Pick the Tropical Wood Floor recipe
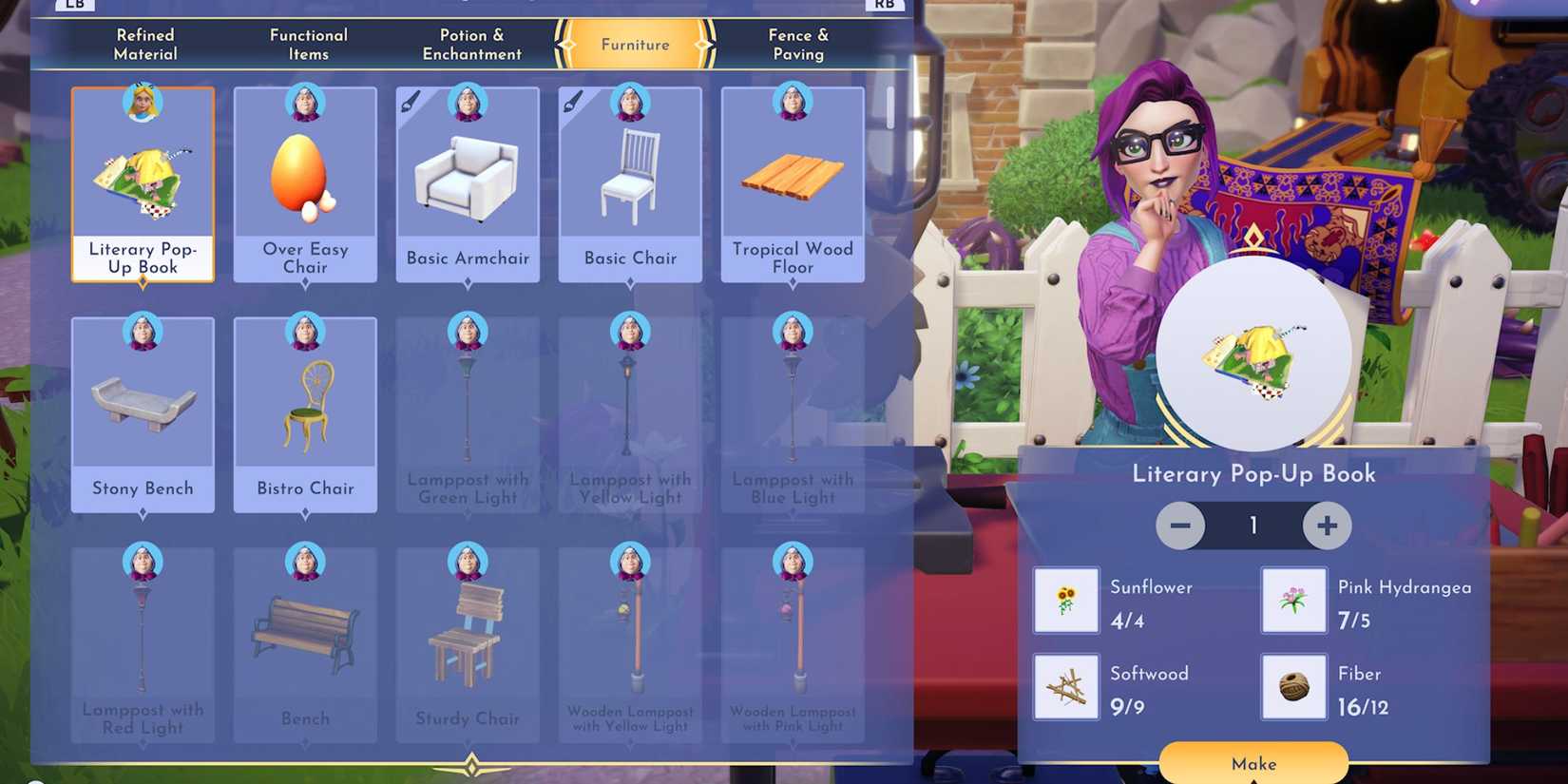Screen dimensions: 1568x784 pyautogui.click(x=792, y=181)
